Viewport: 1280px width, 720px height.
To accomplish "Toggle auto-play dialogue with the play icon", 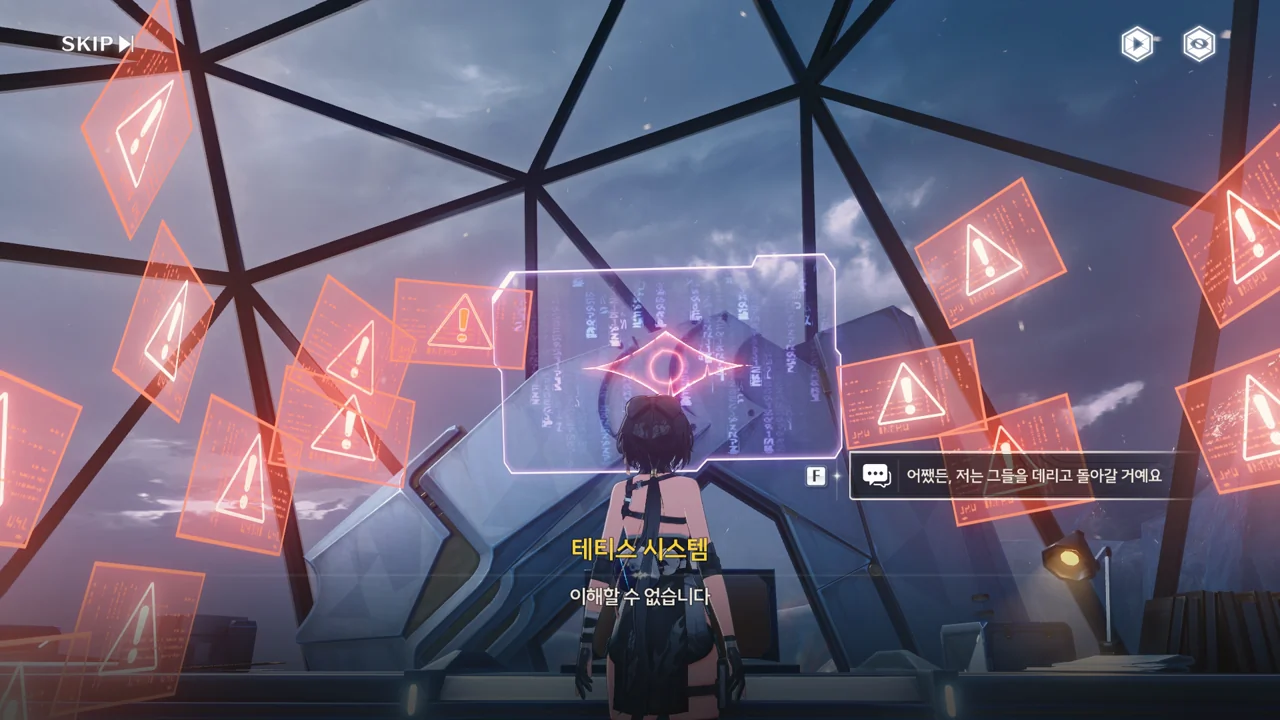I will point(1136,44).
